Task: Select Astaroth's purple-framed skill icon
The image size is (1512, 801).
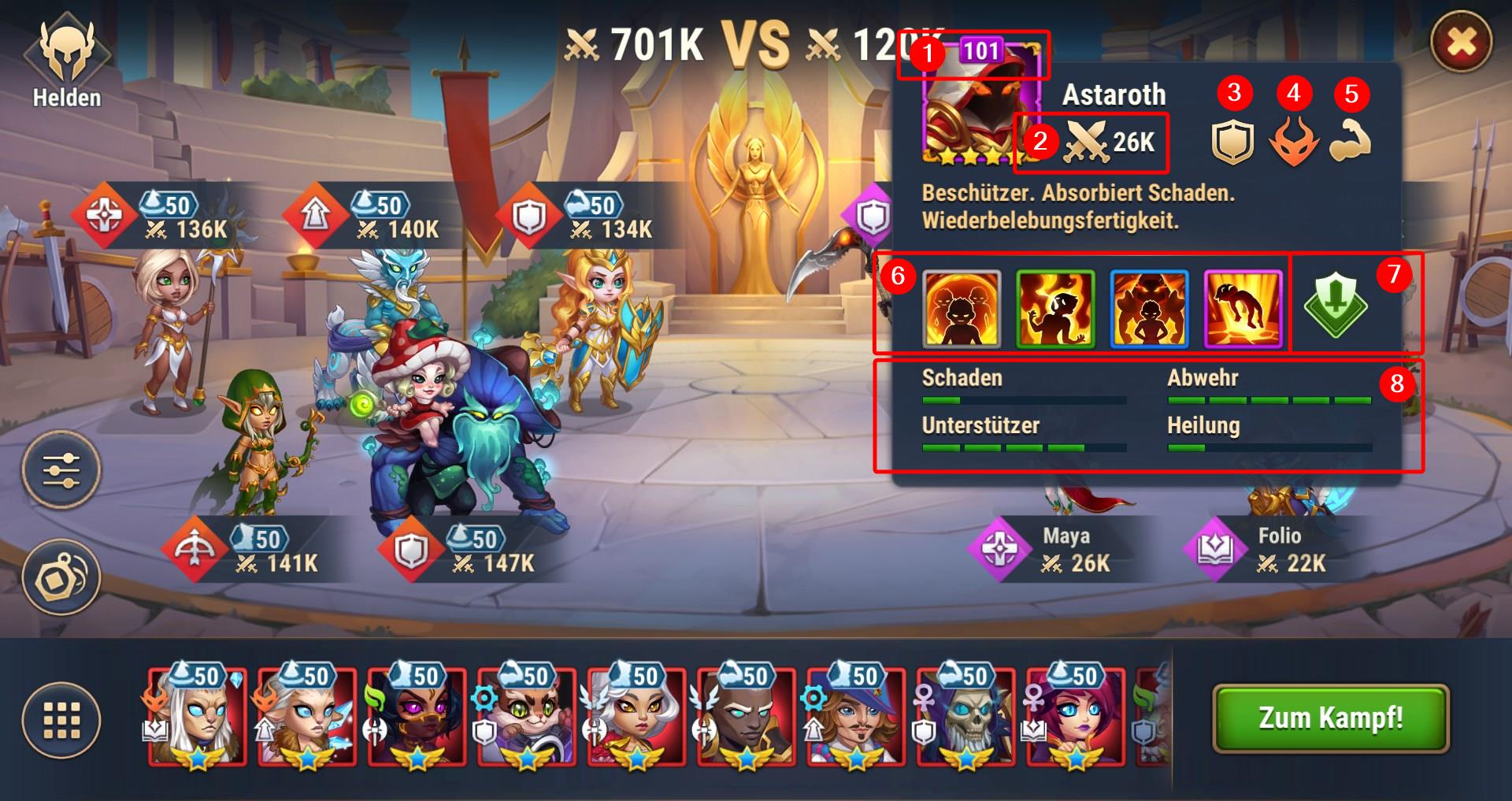Action: 1243,309
